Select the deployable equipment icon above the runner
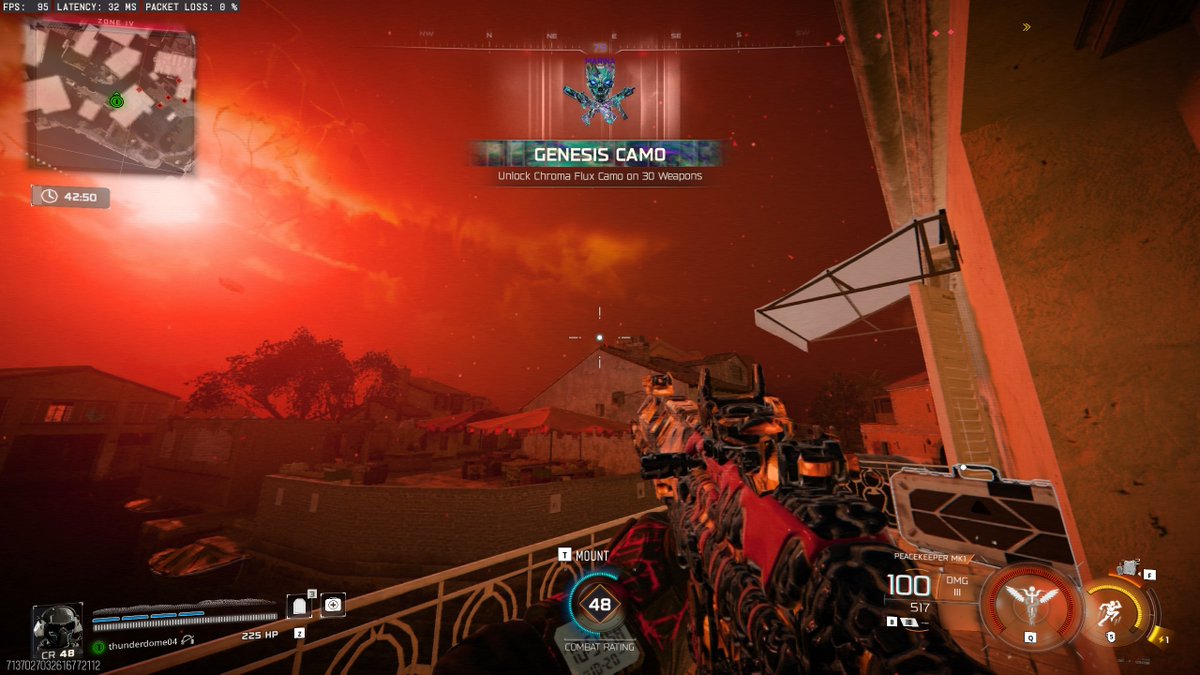Image resolution: width=1200 pixels, height=675 pixels. tap(1129, 568)
